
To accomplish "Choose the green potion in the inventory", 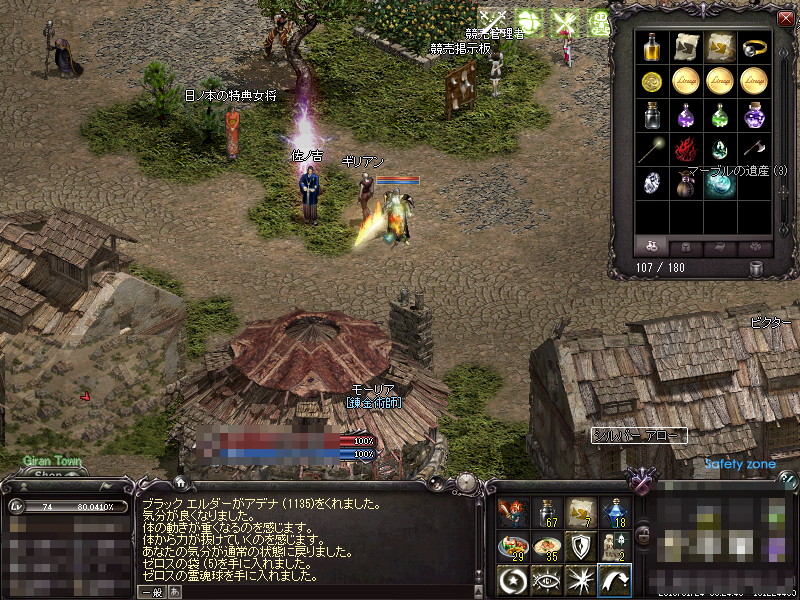I will pyautogui.click(x=720, y=115).
